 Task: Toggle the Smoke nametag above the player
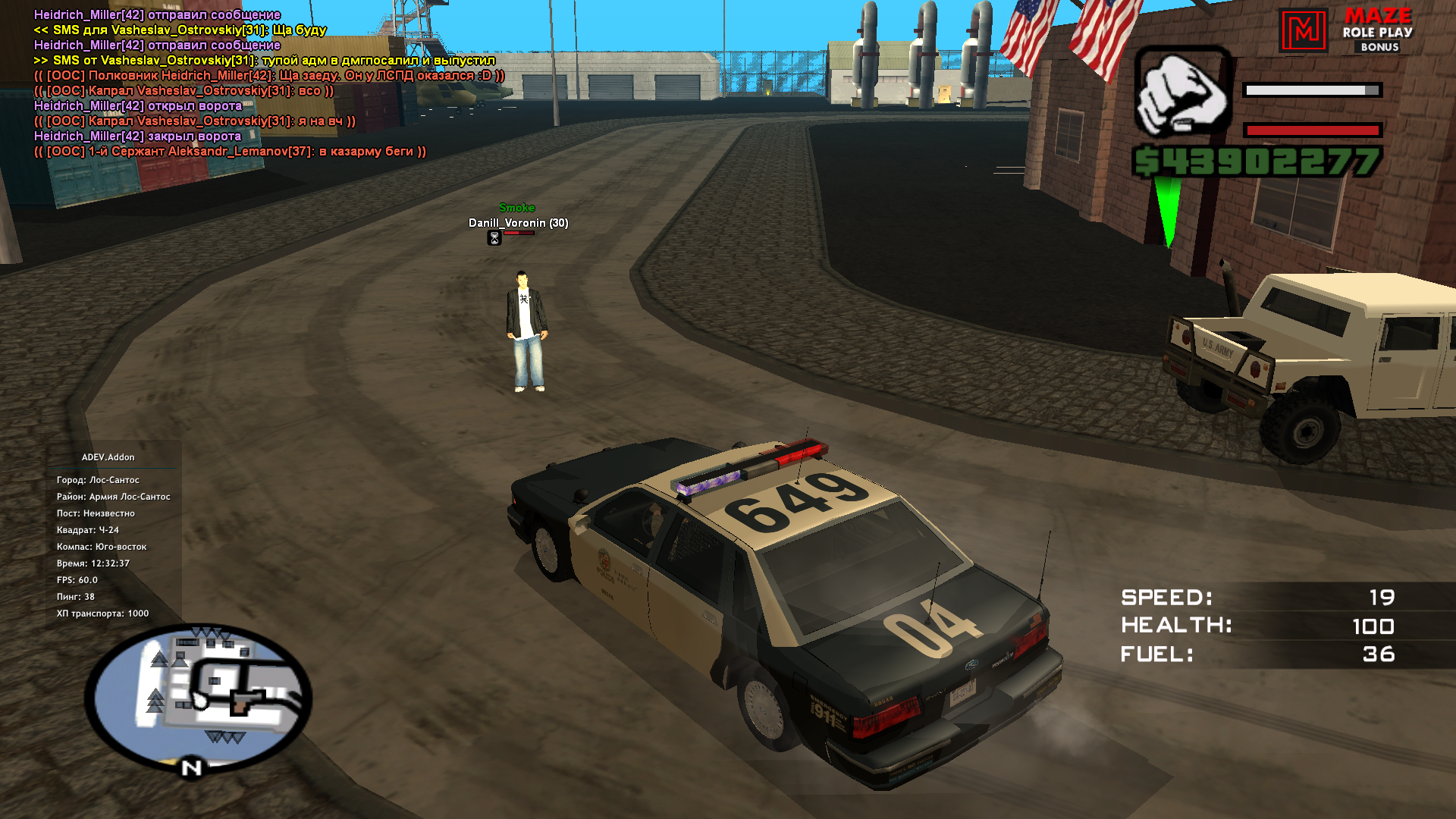coord(517,206)
